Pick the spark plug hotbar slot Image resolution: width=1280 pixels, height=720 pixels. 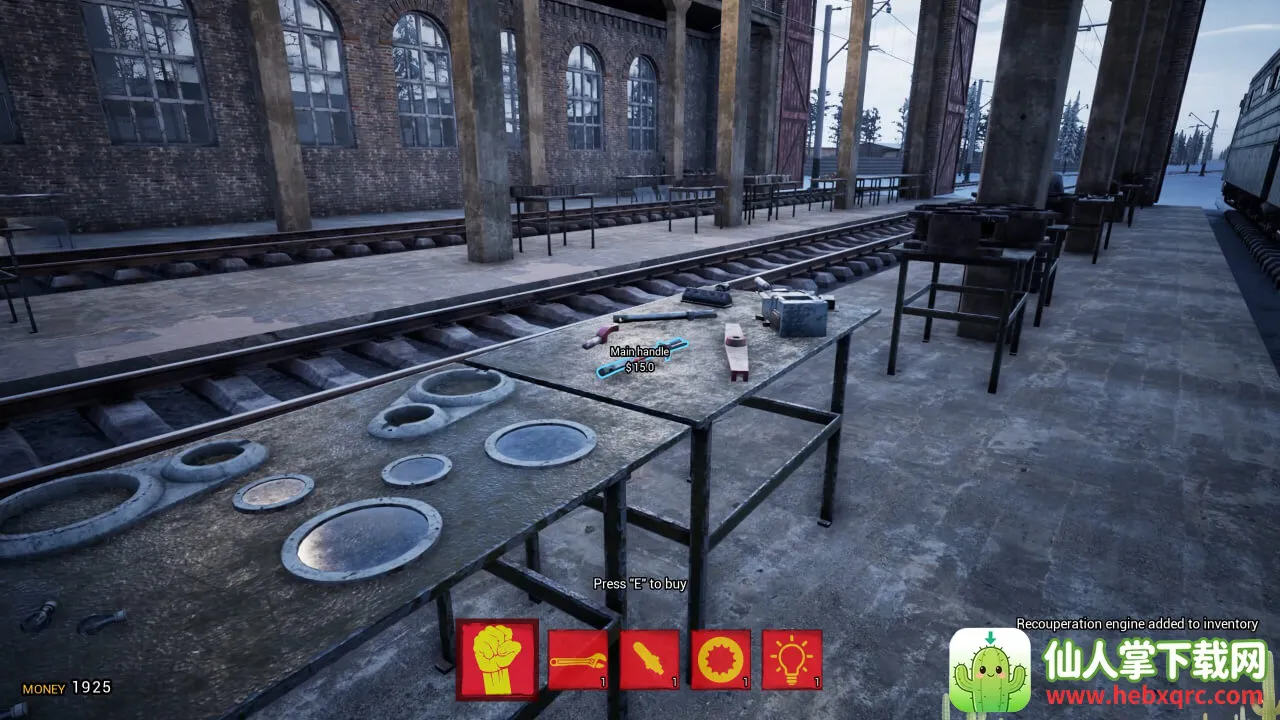point(649,660)
